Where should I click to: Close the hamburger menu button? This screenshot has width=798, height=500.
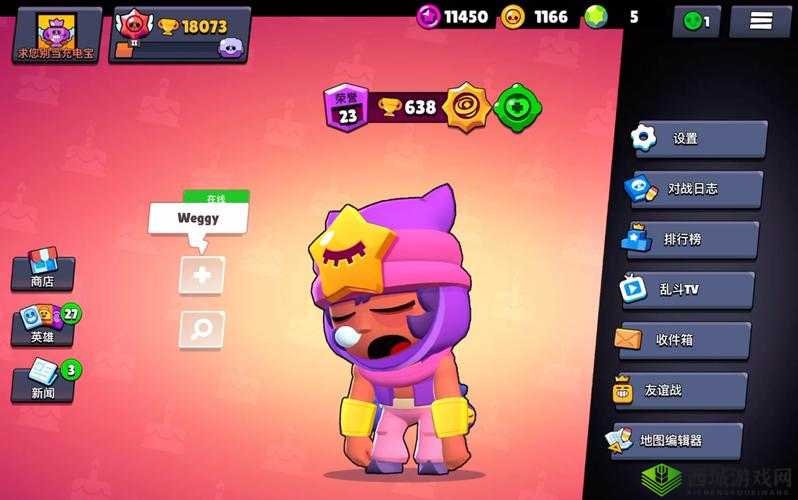pos(759,20)
